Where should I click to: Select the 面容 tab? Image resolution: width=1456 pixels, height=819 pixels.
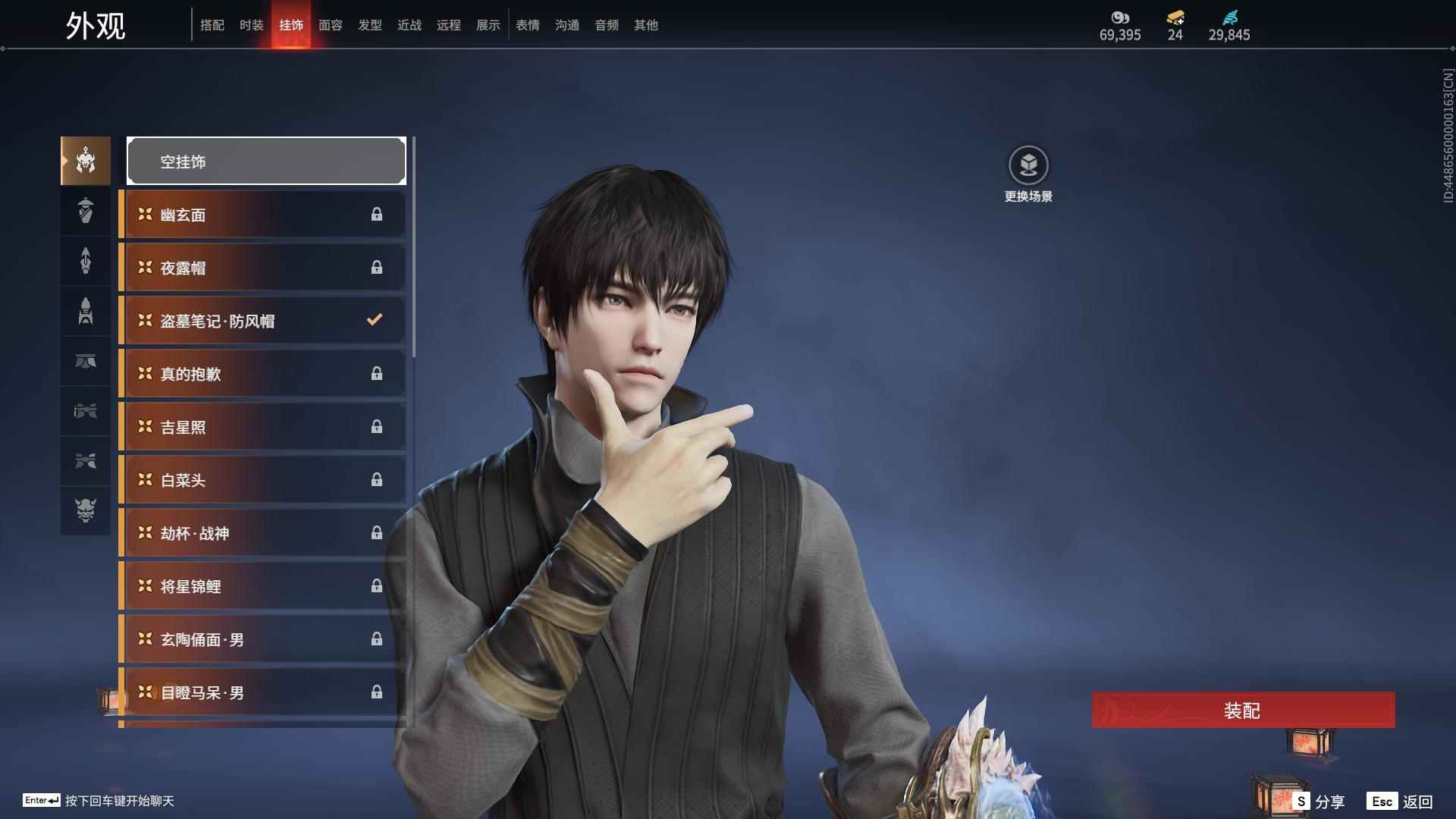[330, 25]
